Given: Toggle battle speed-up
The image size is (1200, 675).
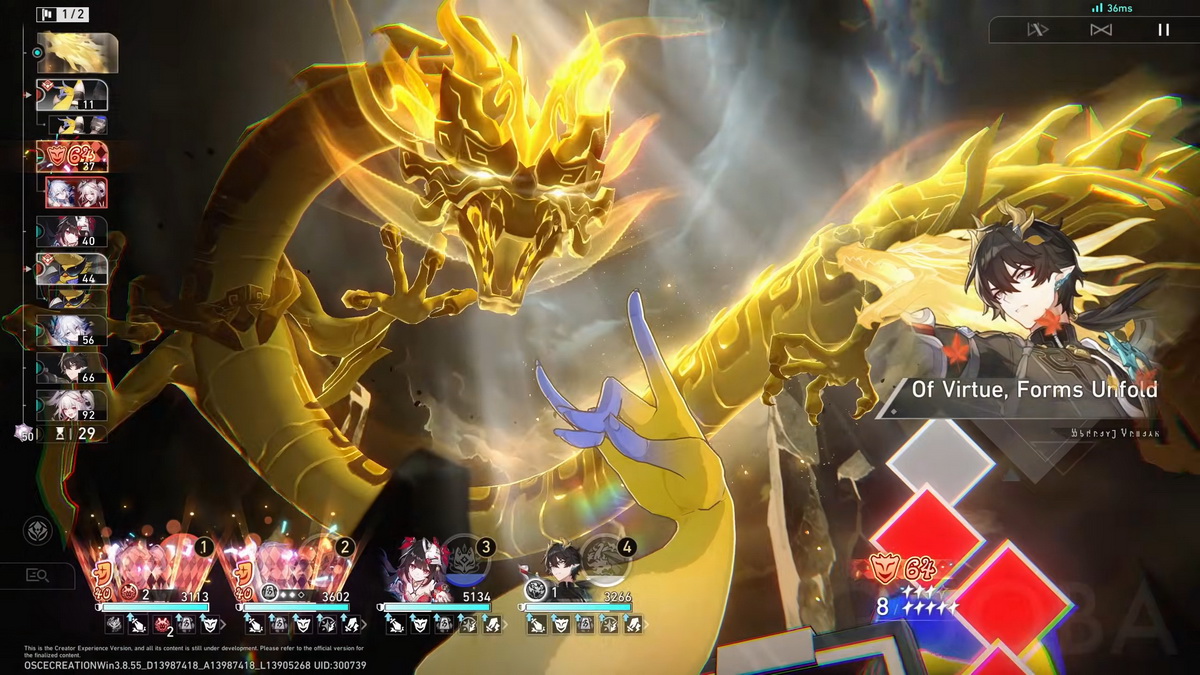Looking at the screenshot, I should coord(1037,30).
